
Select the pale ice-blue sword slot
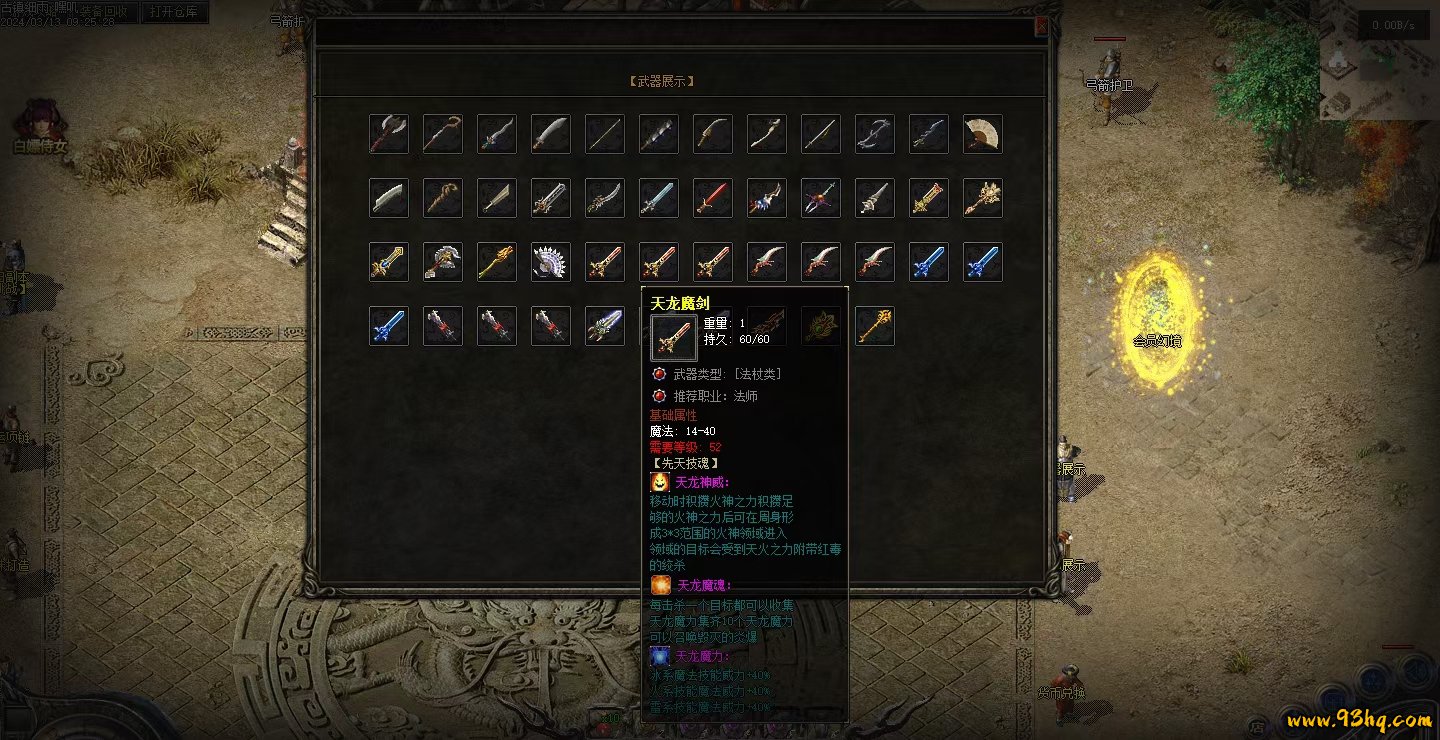[x=659, y=198]
